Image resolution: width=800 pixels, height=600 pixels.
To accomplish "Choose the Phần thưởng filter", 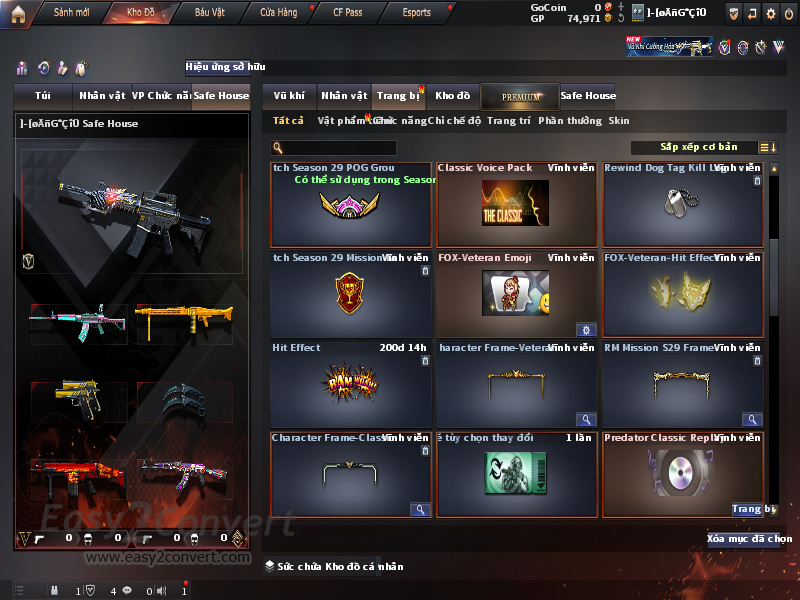I will (x=570, y=121).
